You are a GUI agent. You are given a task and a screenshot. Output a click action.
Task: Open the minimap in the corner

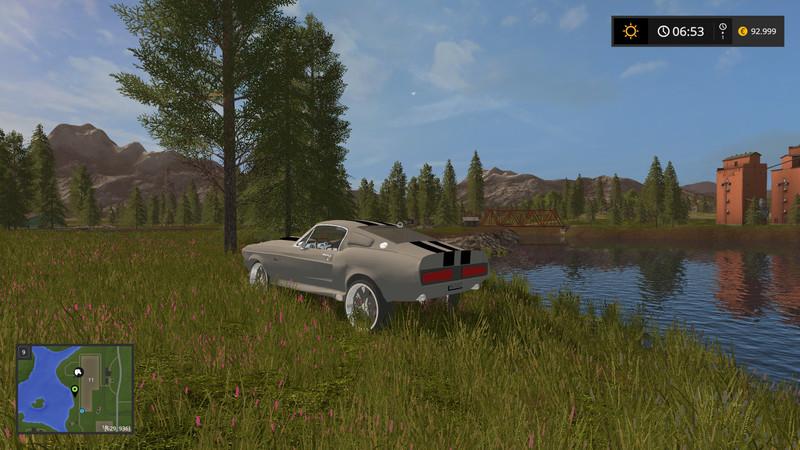75,389
